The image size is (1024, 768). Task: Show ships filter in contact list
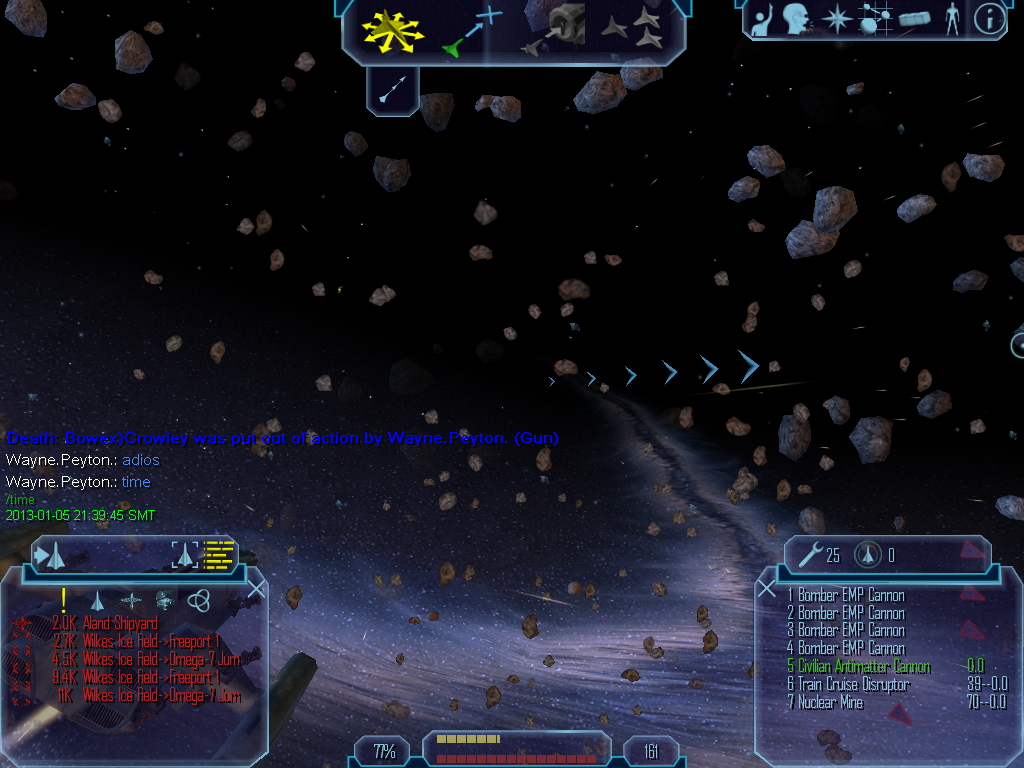point(97,600)
